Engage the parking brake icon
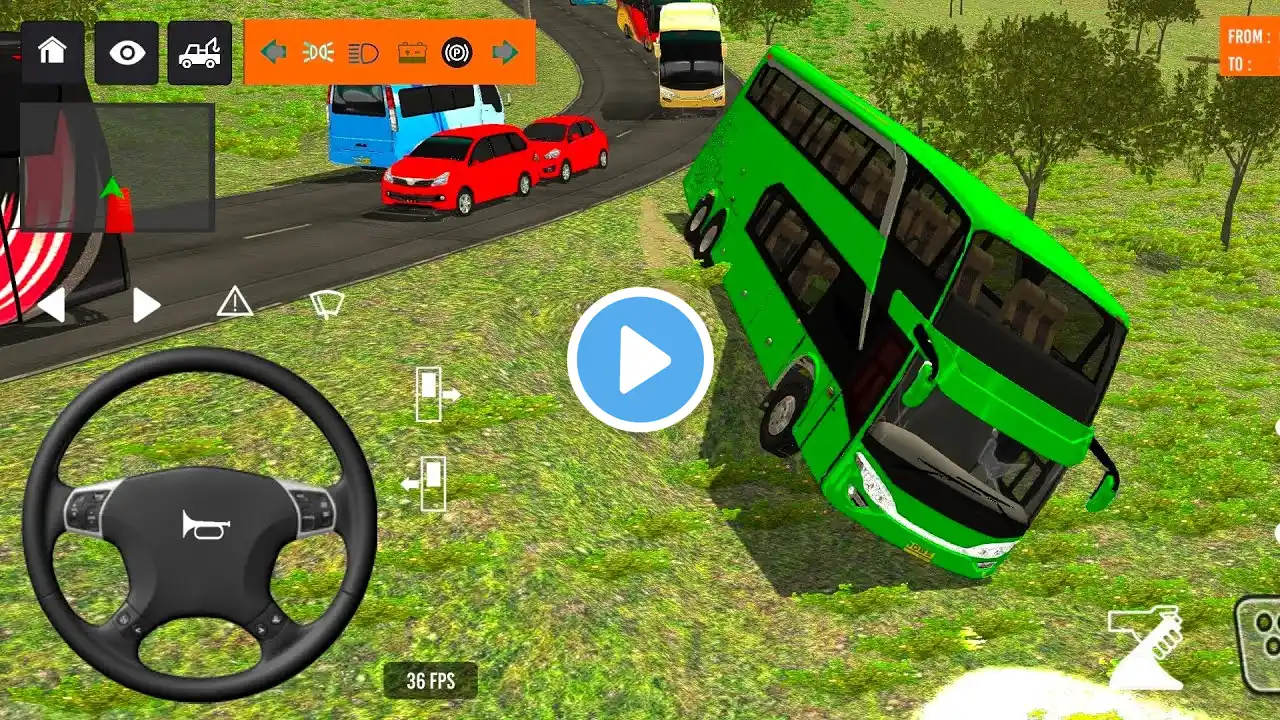 pyautogui.click(x=457, y=52)
